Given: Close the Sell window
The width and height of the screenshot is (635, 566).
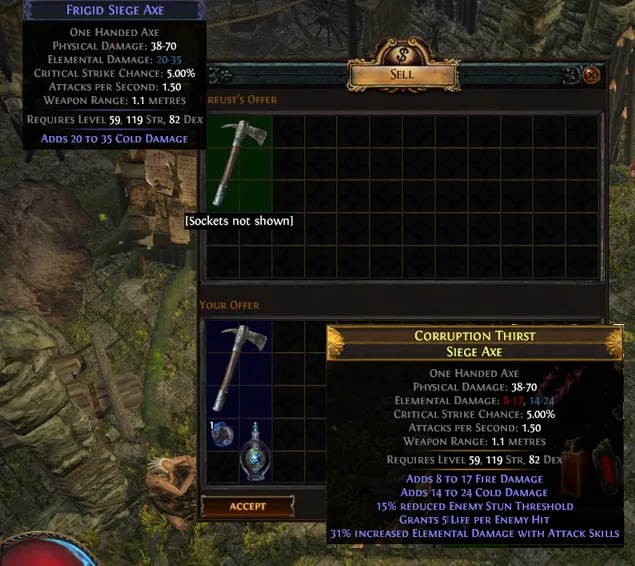Looking at the screenshot, I should click(x=591, y=75).
